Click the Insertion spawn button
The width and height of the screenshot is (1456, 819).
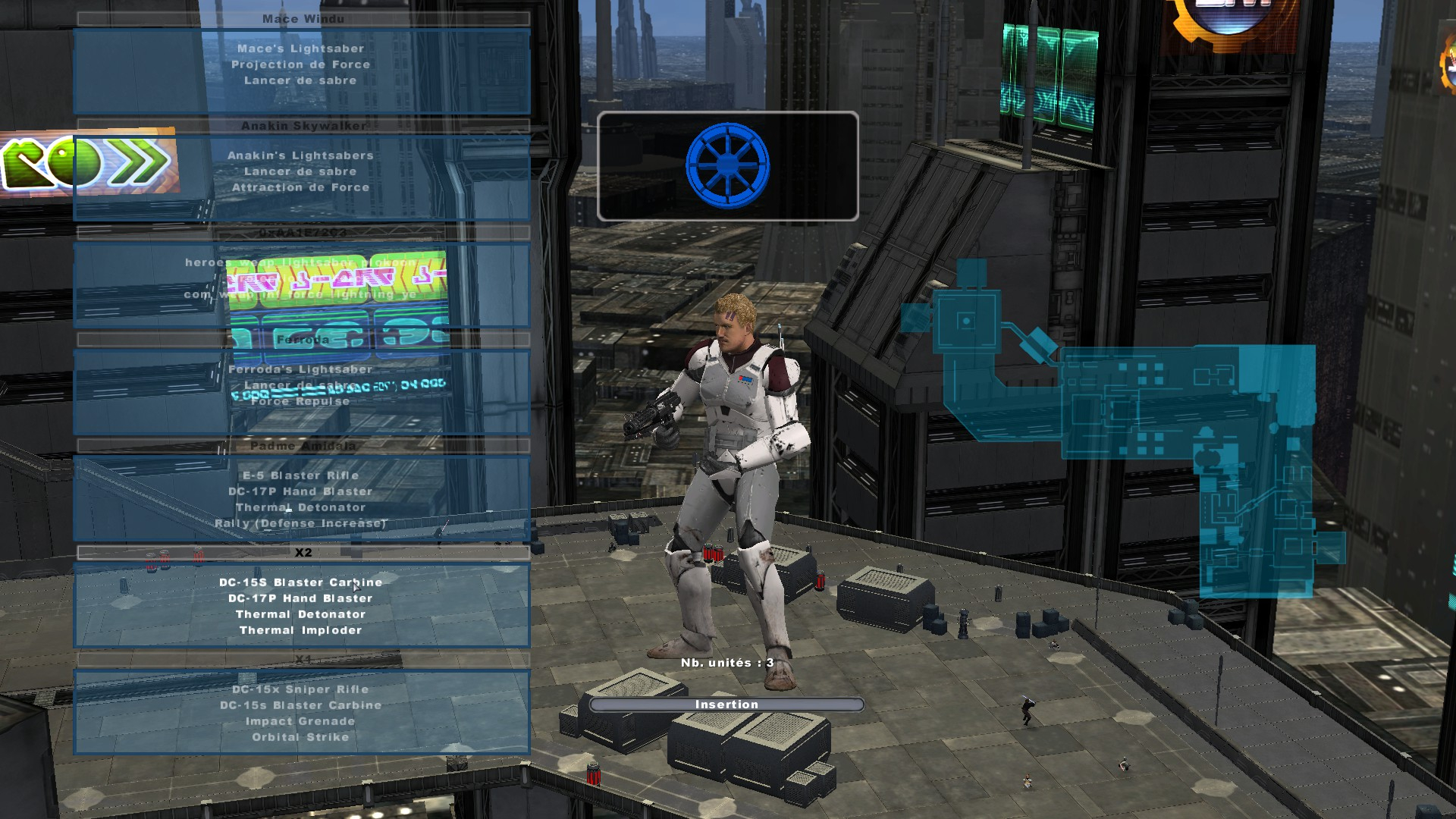(726, 704)
